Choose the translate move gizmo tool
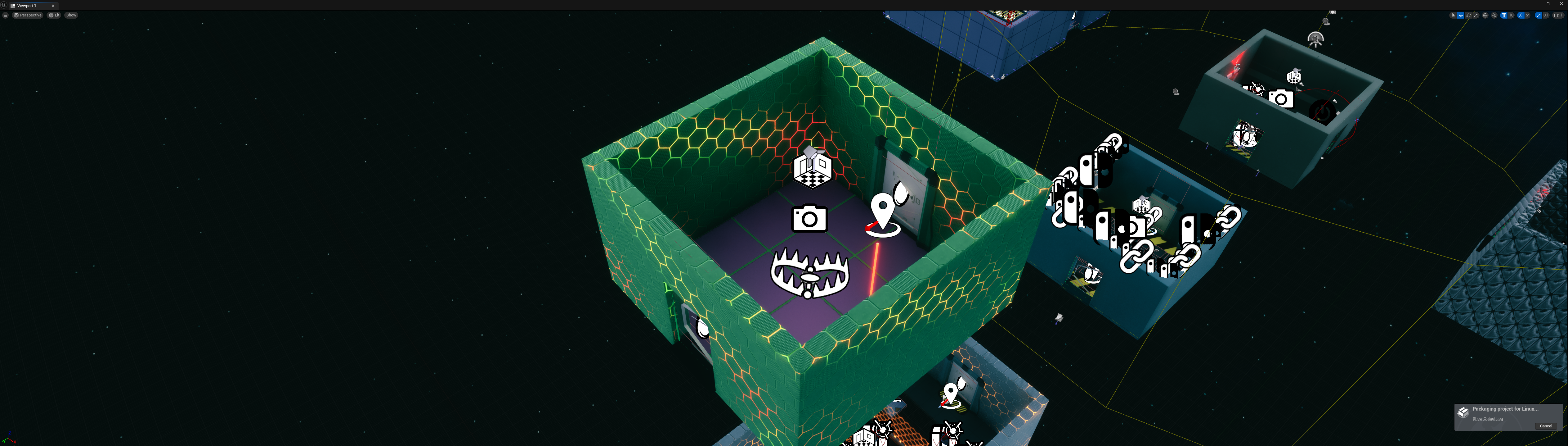The width and height of the screenshot is (1568, 446). pos(1461,15)
